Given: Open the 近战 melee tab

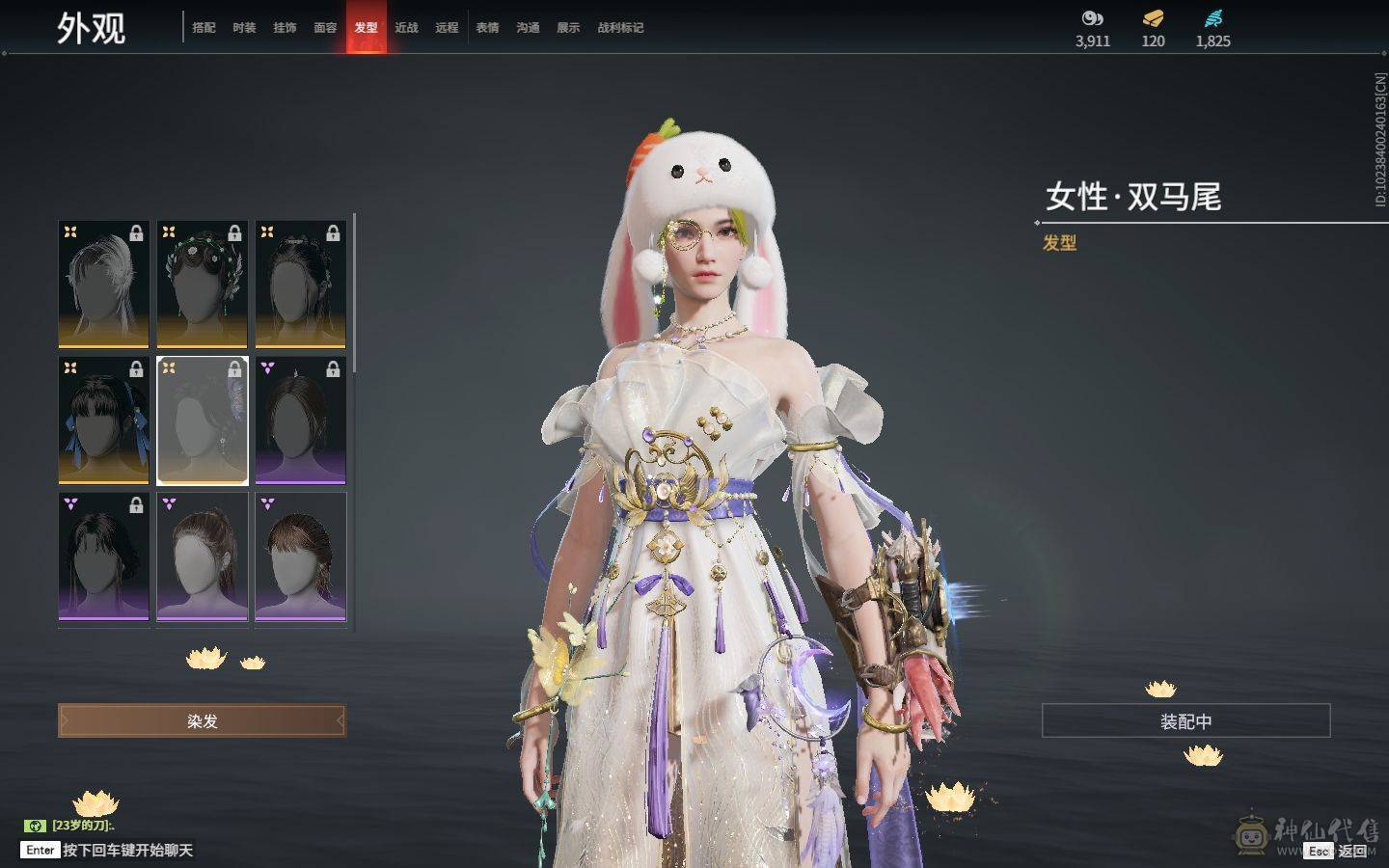Looking at the screenshot, I should [406, 28].
